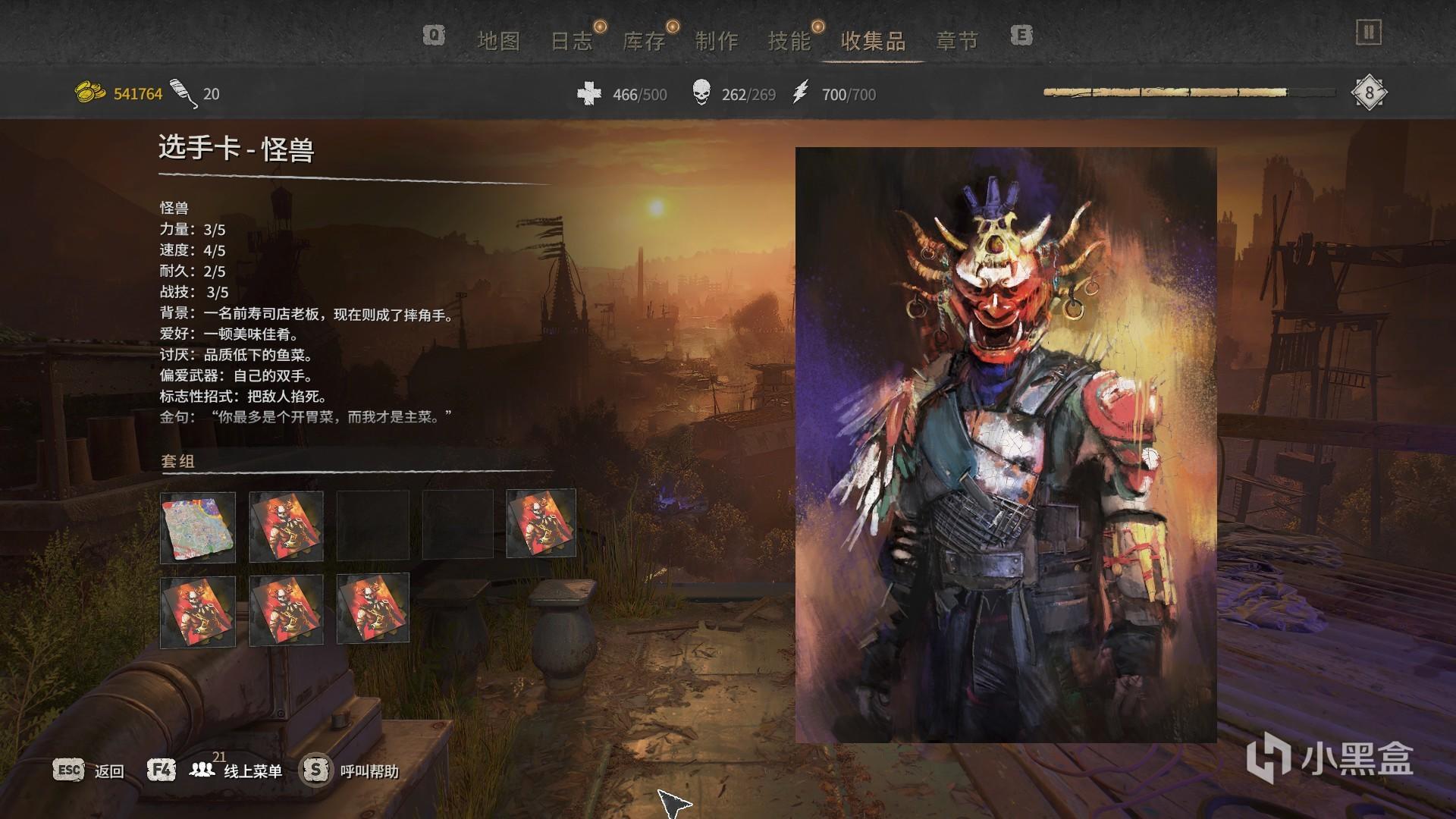Show the 技能 skills tab

coord(789,41)
